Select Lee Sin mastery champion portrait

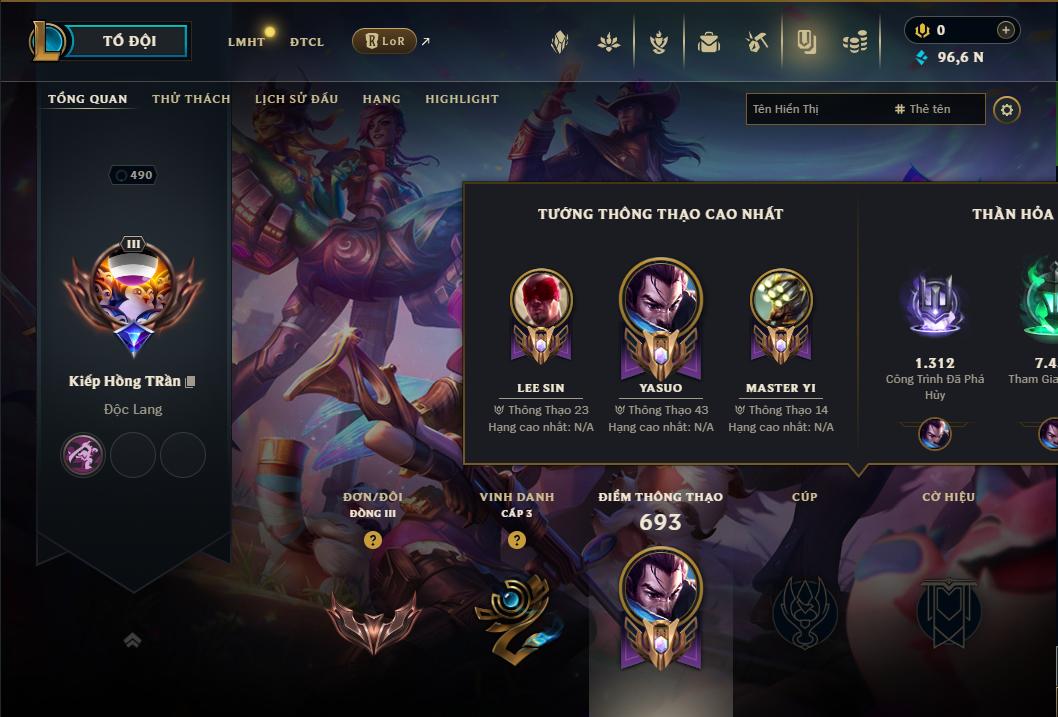(x=541, y=300)
